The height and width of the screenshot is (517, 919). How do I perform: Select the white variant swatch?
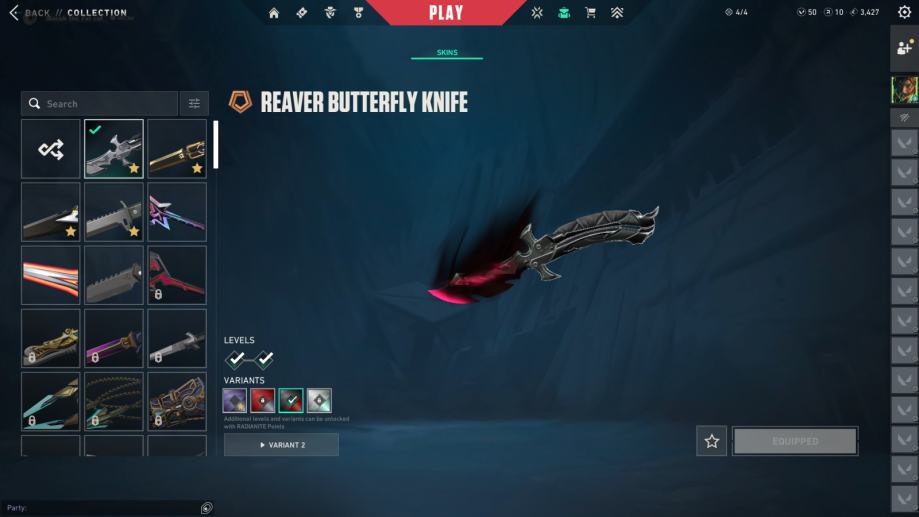(319, 401)
